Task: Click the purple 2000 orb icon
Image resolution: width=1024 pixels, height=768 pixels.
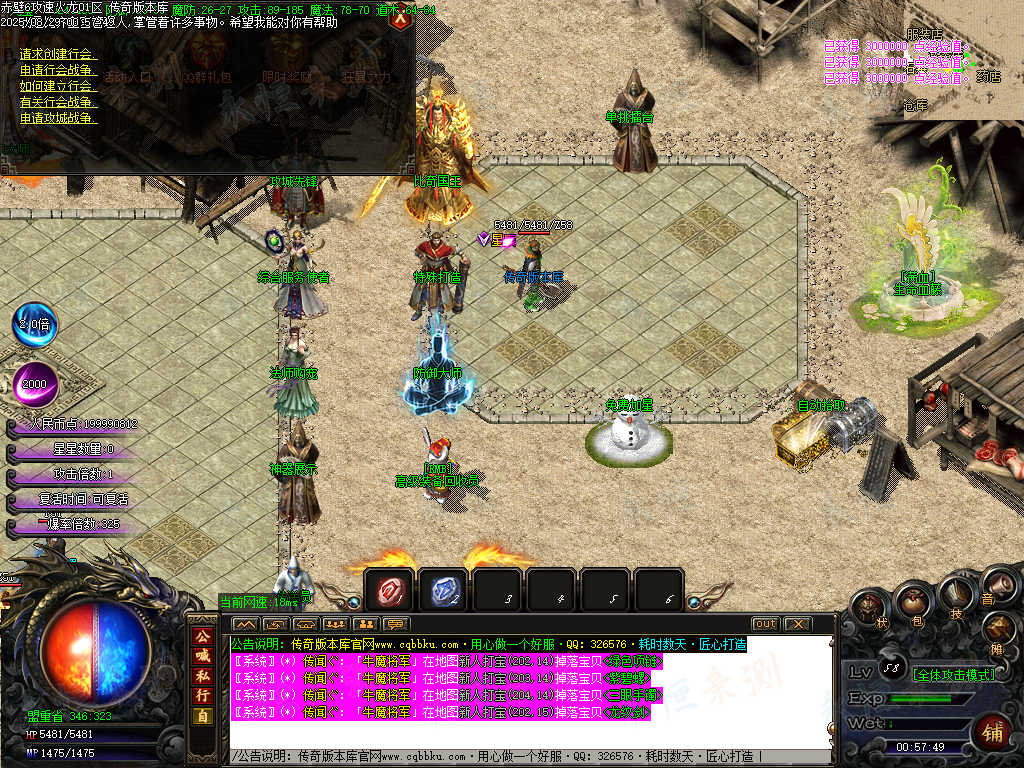Action: (35, 384)
